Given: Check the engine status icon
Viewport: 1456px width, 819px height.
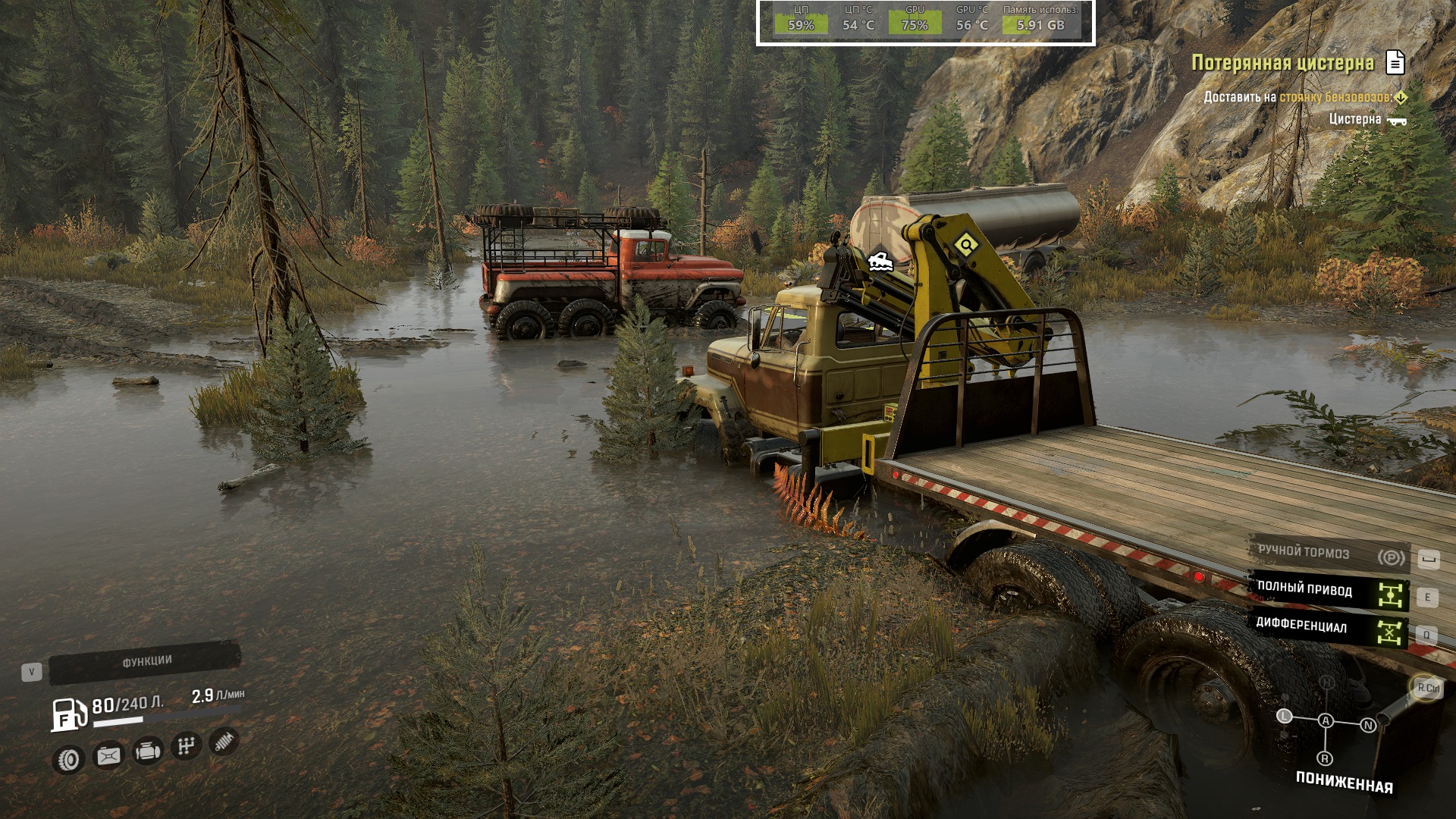Looking at the screenshot, I should 147,751.
